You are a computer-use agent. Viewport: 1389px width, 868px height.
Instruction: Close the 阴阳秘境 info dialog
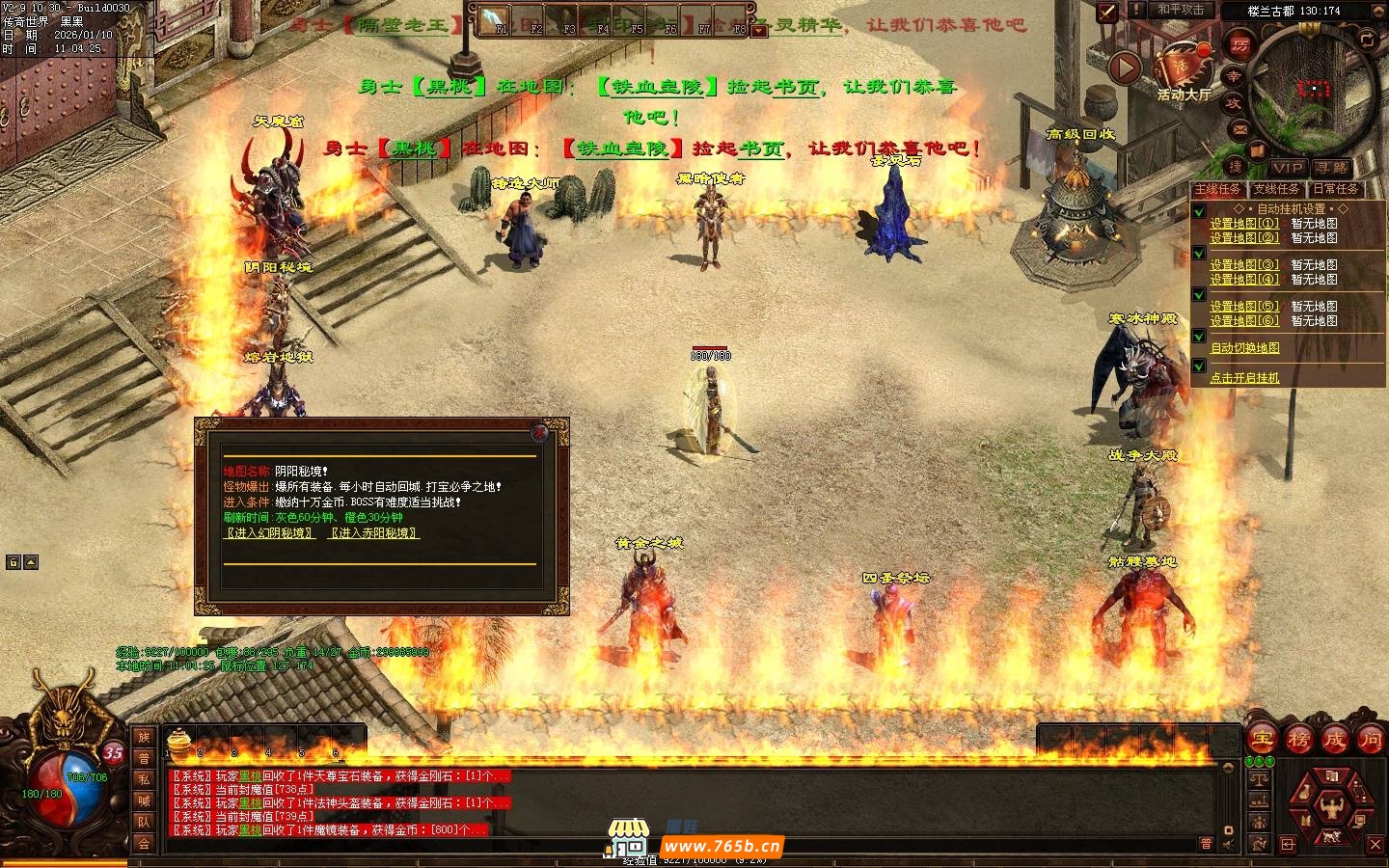[541, 433]
